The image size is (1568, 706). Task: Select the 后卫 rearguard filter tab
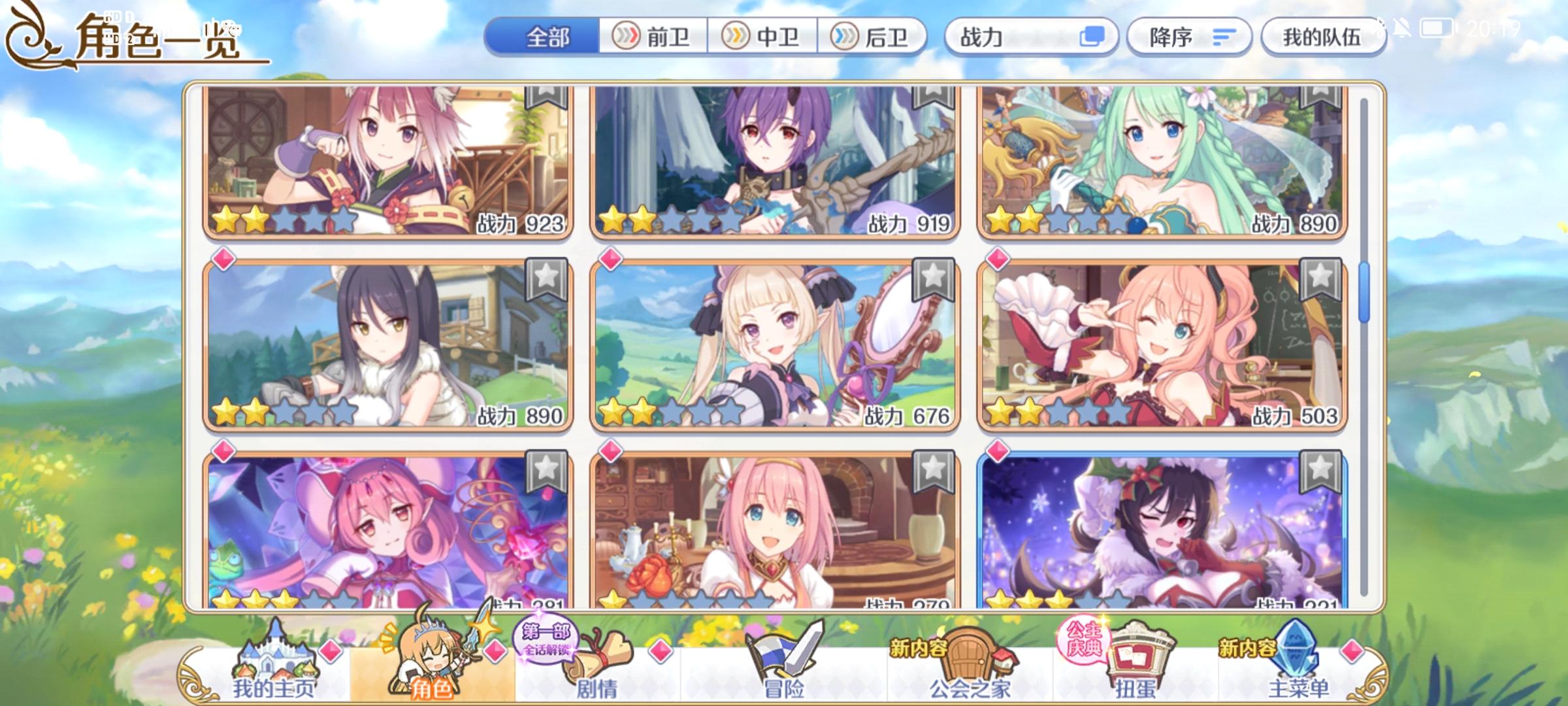873,37
